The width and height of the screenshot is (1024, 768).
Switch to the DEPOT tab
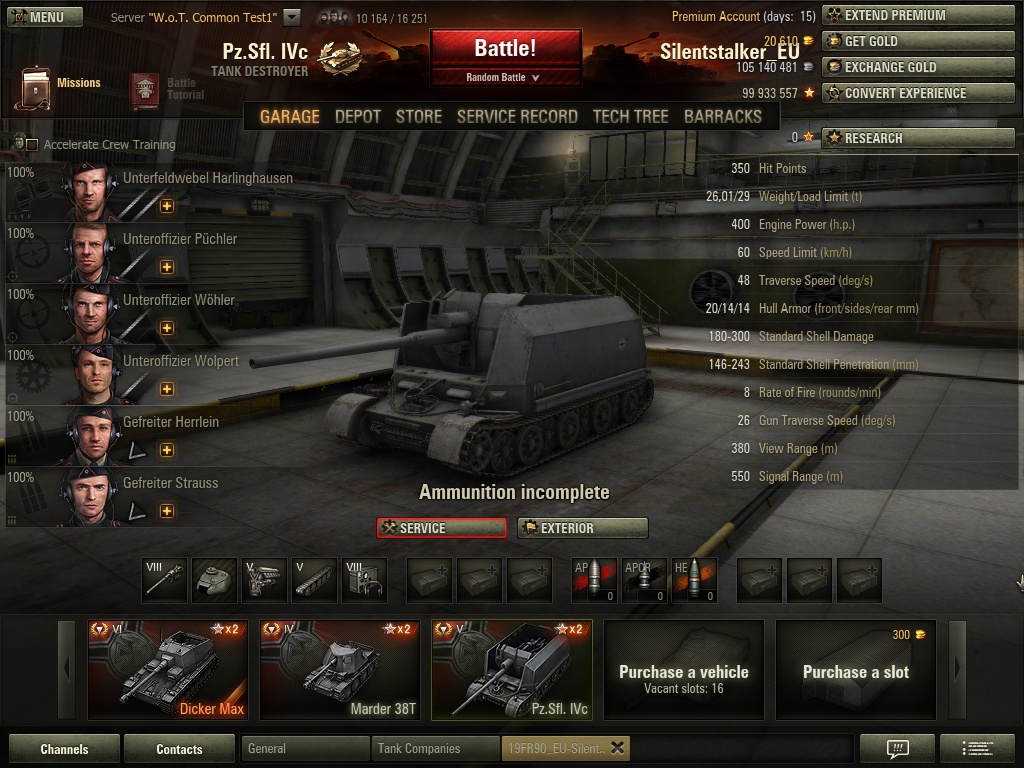click(358, 117)
